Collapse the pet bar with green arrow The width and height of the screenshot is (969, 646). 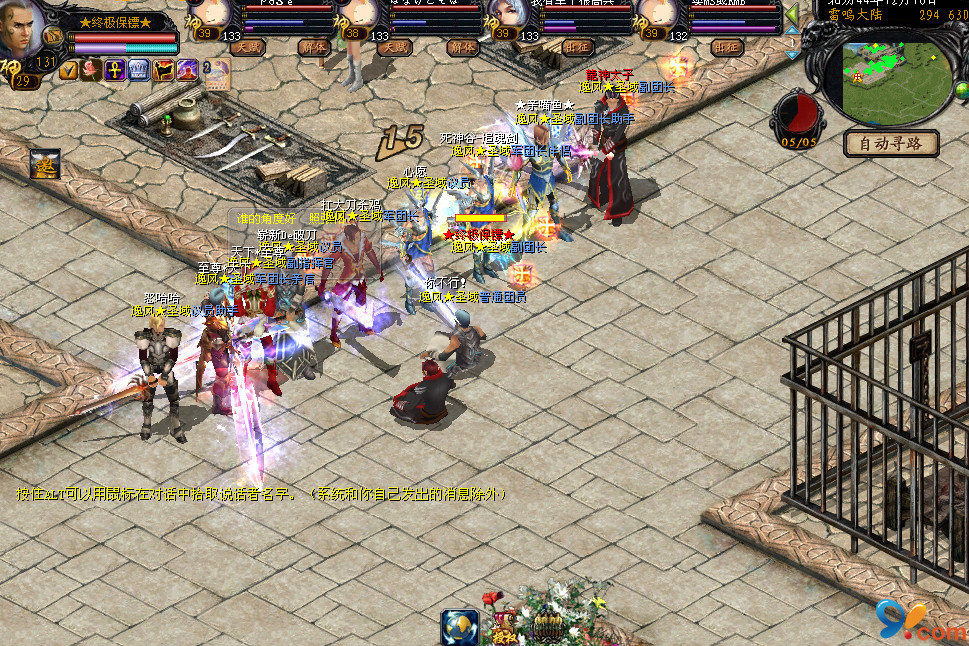[791, 14]
